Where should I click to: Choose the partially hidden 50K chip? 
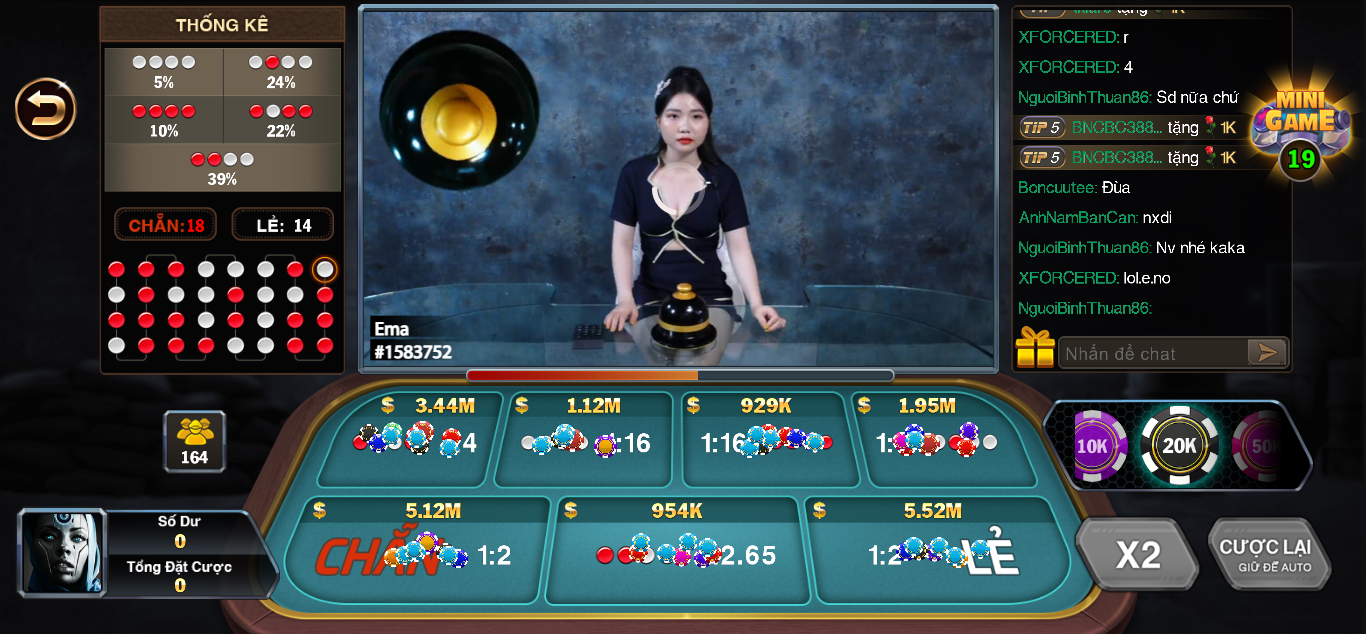1262,446
